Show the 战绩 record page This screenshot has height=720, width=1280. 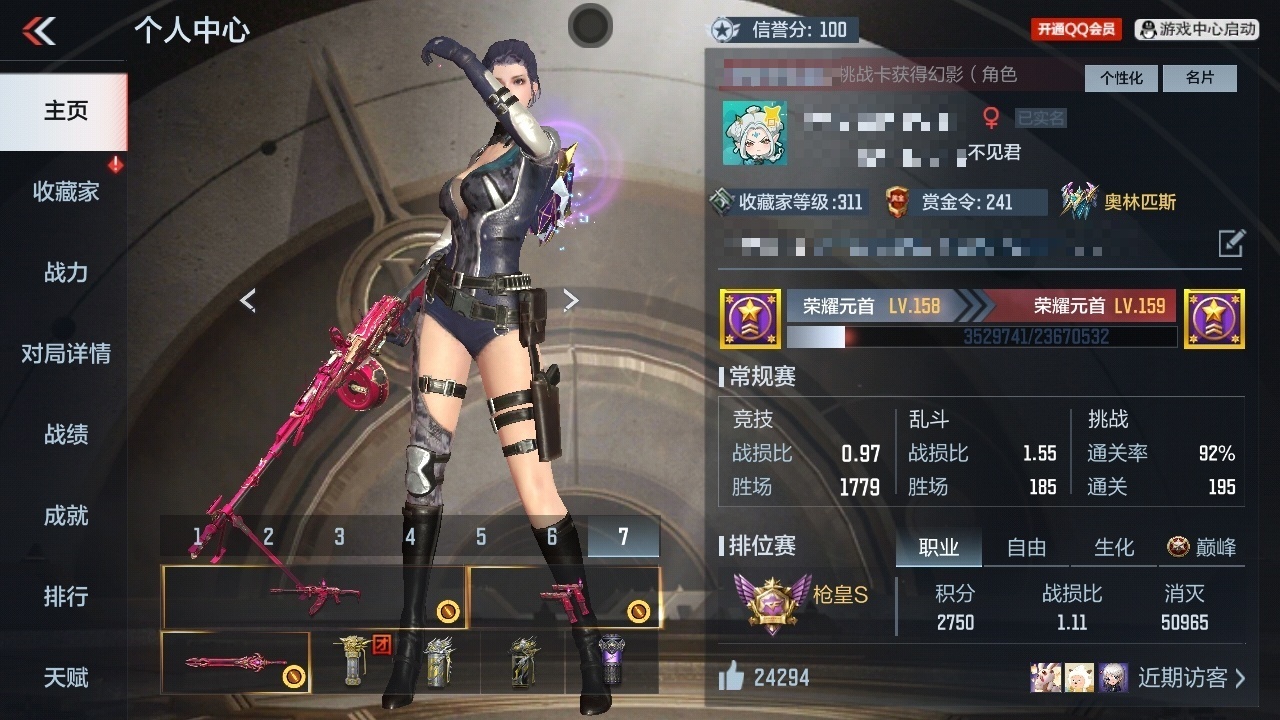pos(65,435)
